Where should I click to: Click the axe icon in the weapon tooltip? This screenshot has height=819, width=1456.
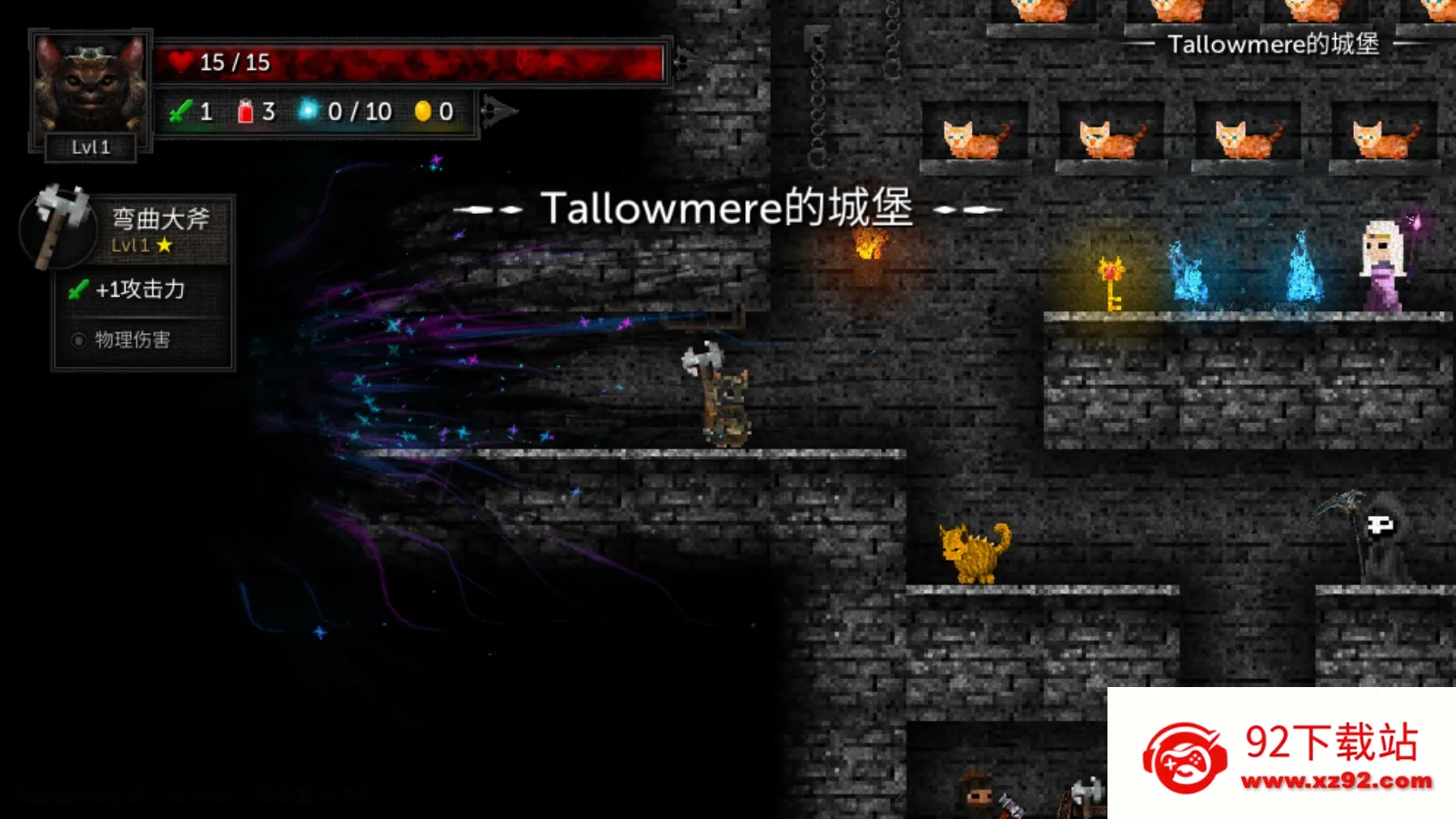[x=56, y=227]
